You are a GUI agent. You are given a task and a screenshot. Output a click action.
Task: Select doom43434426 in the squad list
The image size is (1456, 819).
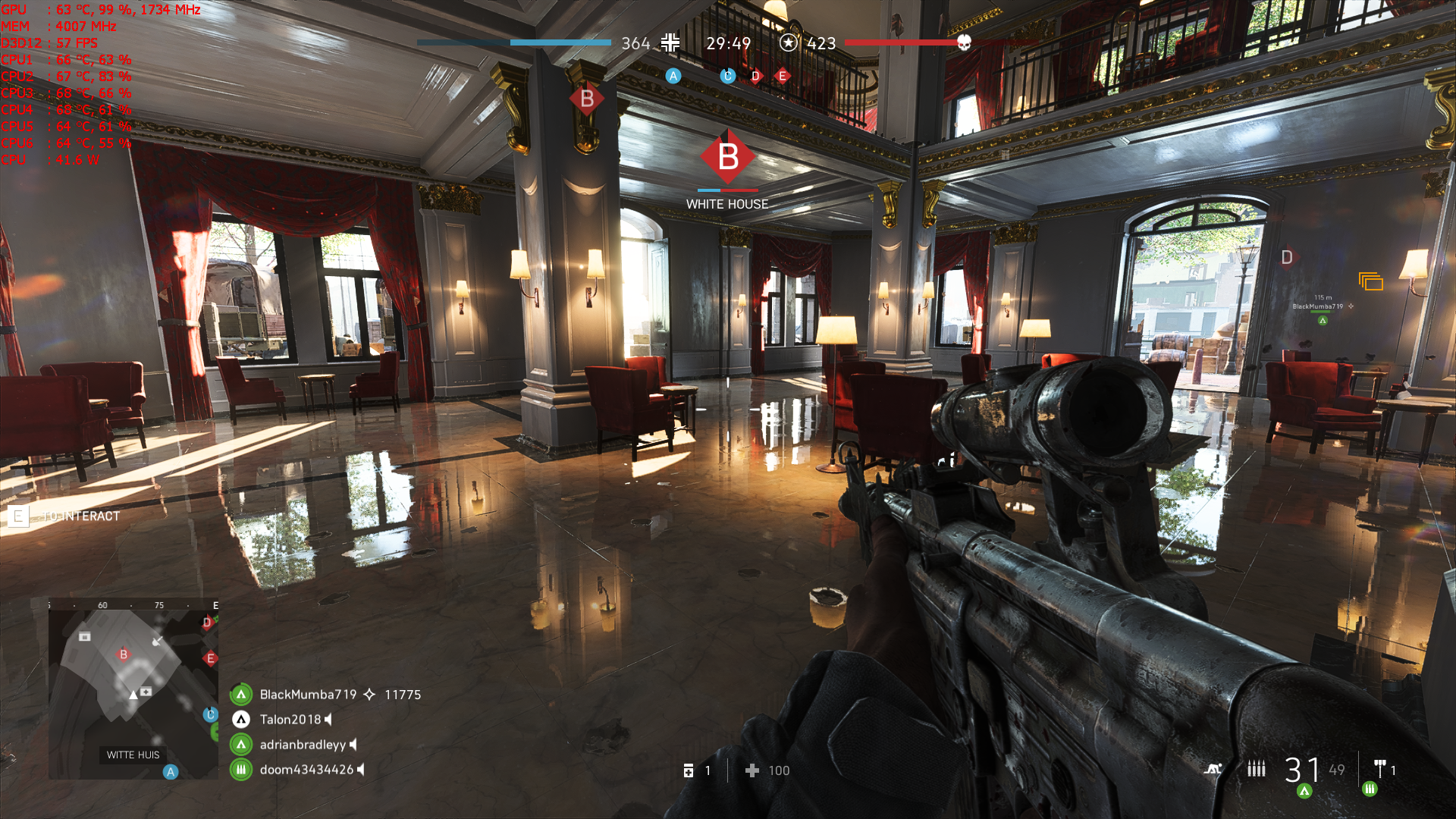point(306,770)
